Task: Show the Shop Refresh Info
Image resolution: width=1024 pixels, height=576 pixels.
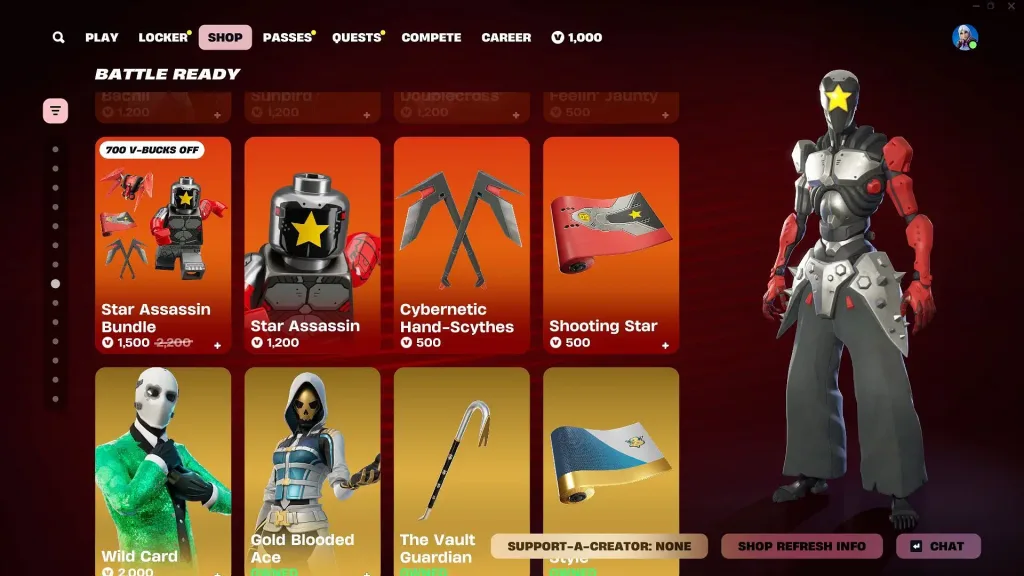Action: pyautogui.click(x=801, y=546)
